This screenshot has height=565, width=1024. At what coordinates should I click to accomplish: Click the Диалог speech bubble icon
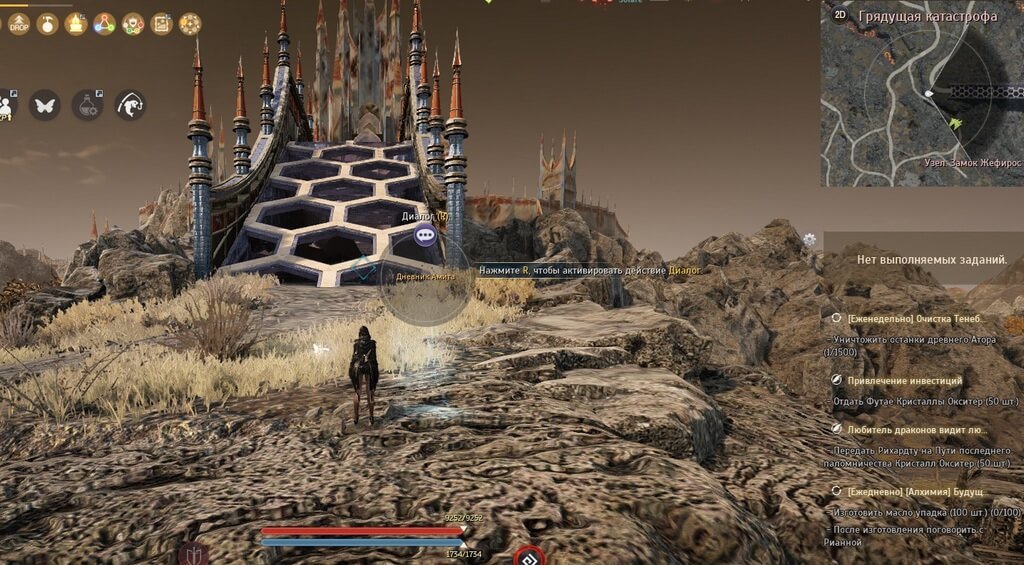[427, 236]
